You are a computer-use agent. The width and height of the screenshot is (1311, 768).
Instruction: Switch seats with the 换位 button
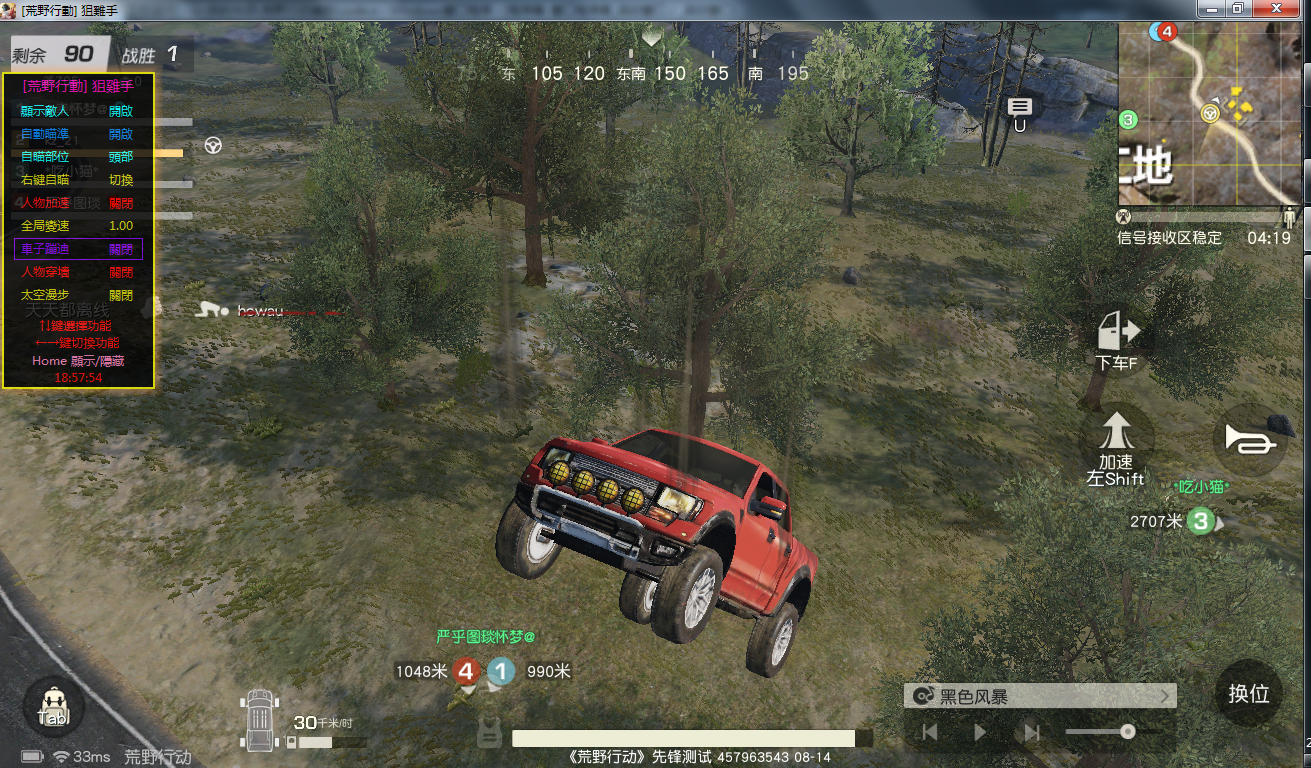(1249, 693)
